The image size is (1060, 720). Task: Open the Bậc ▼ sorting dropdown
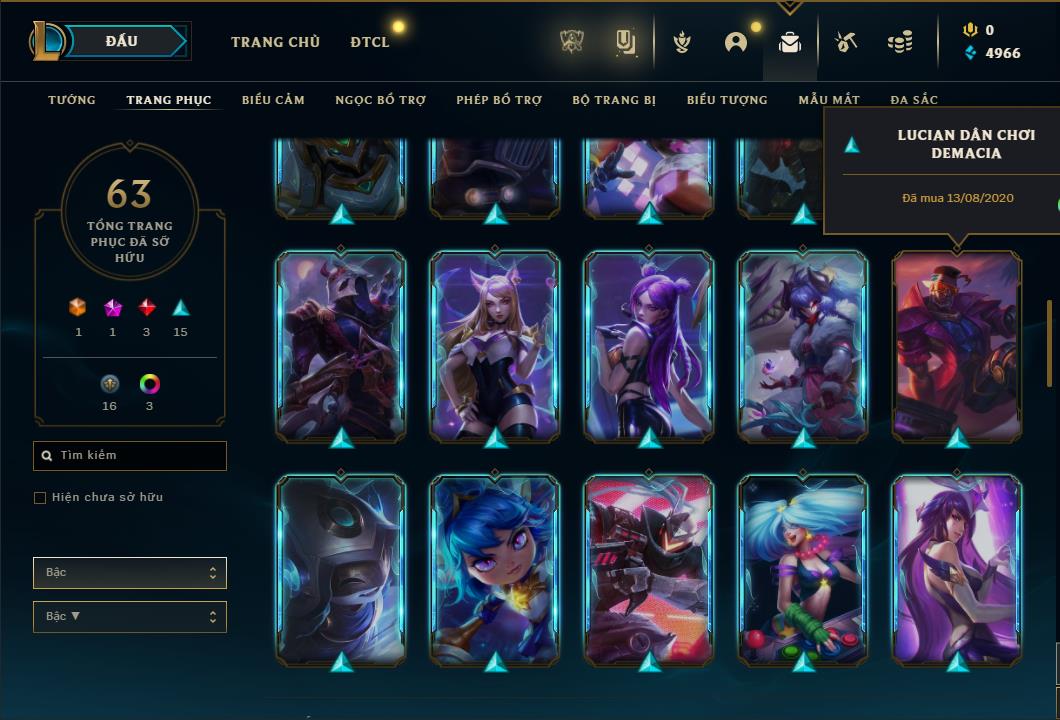[130, 617]
